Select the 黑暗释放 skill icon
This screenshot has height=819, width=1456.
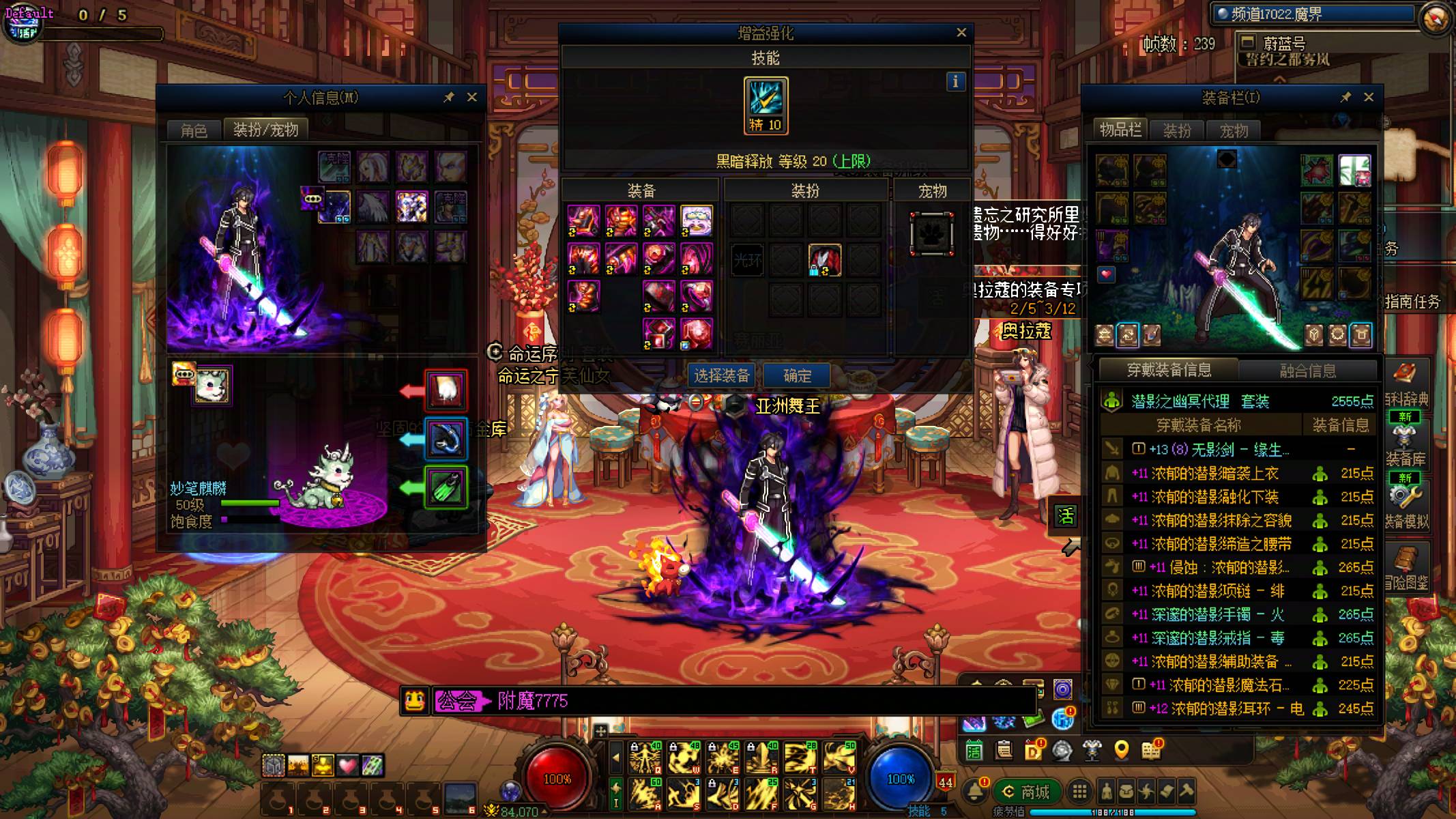coord(766,105)
